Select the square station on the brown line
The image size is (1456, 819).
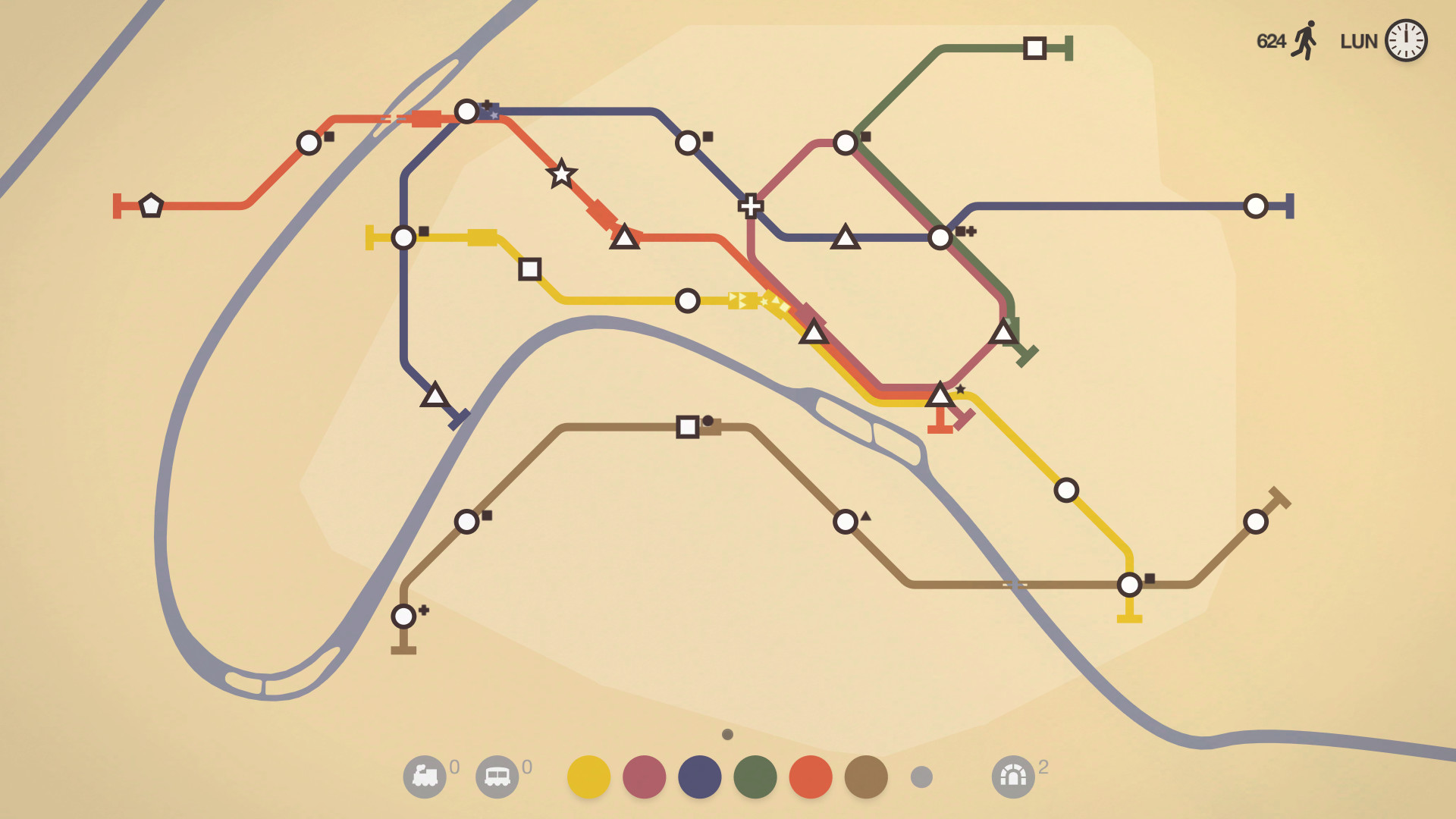tap(687, 425)
